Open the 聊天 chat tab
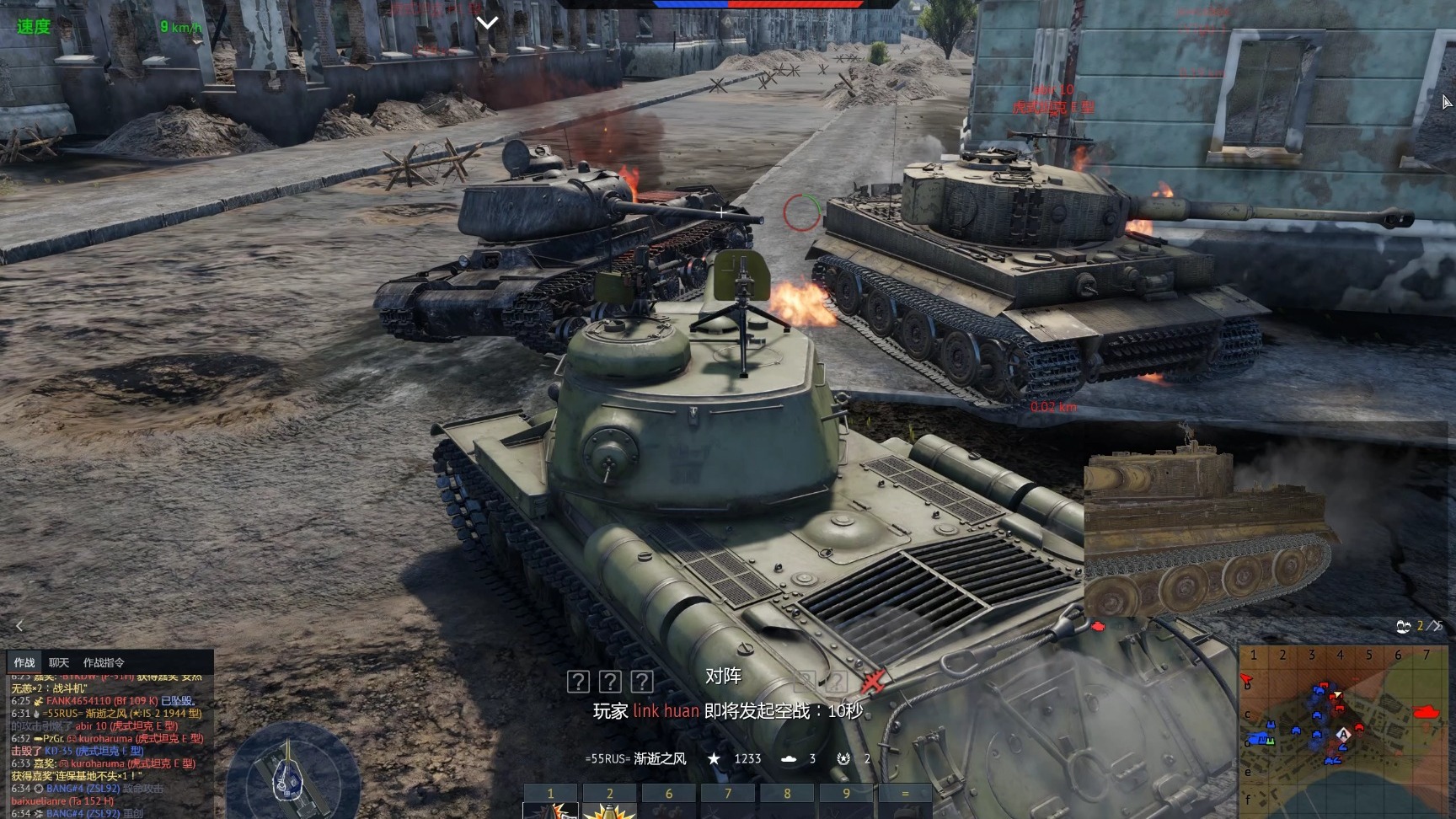The image size is (1456, 819). pos(59,662)
